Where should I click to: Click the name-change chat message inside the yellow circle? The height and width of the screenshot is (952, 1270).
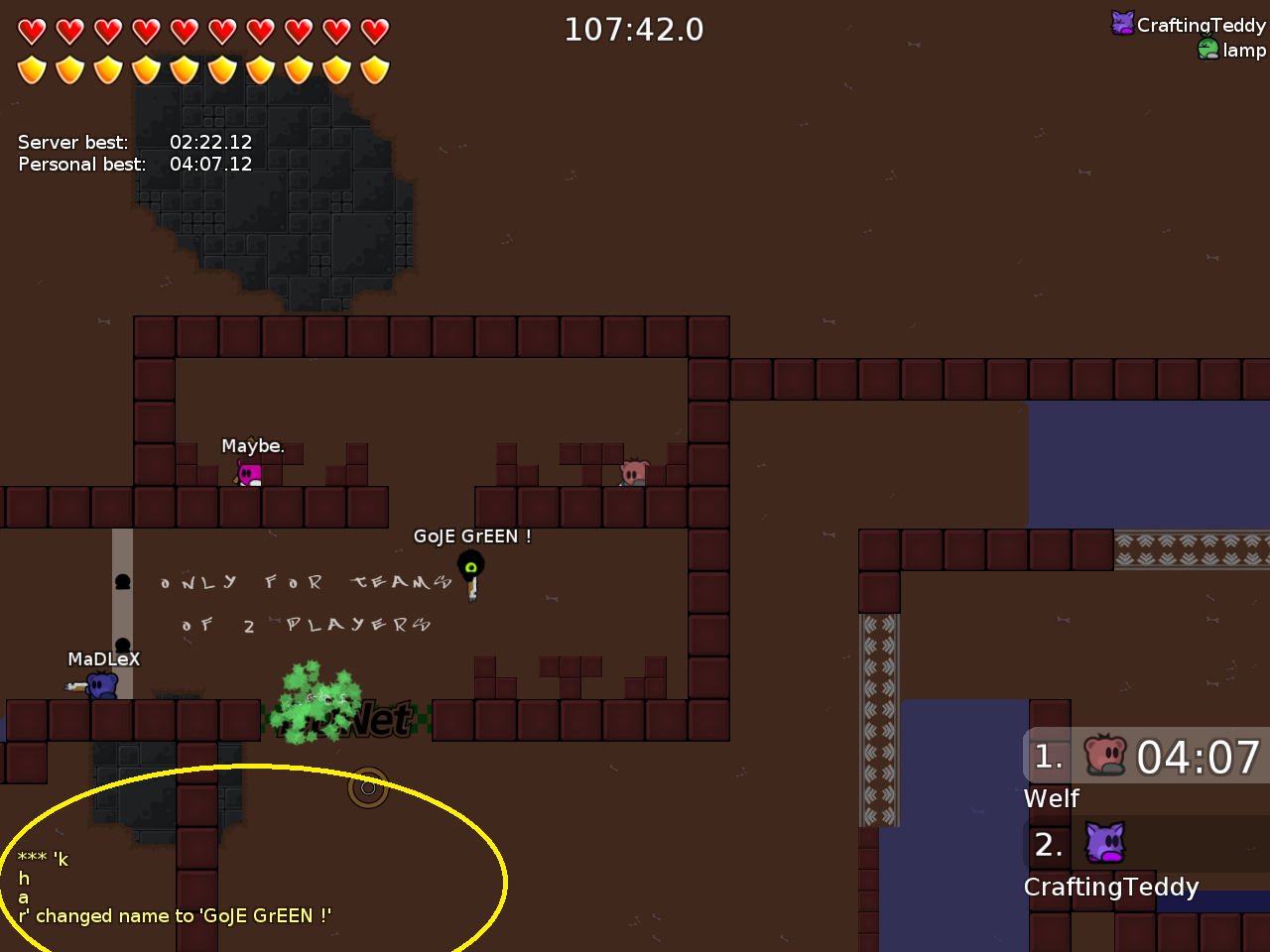click(x=174, y=915)
